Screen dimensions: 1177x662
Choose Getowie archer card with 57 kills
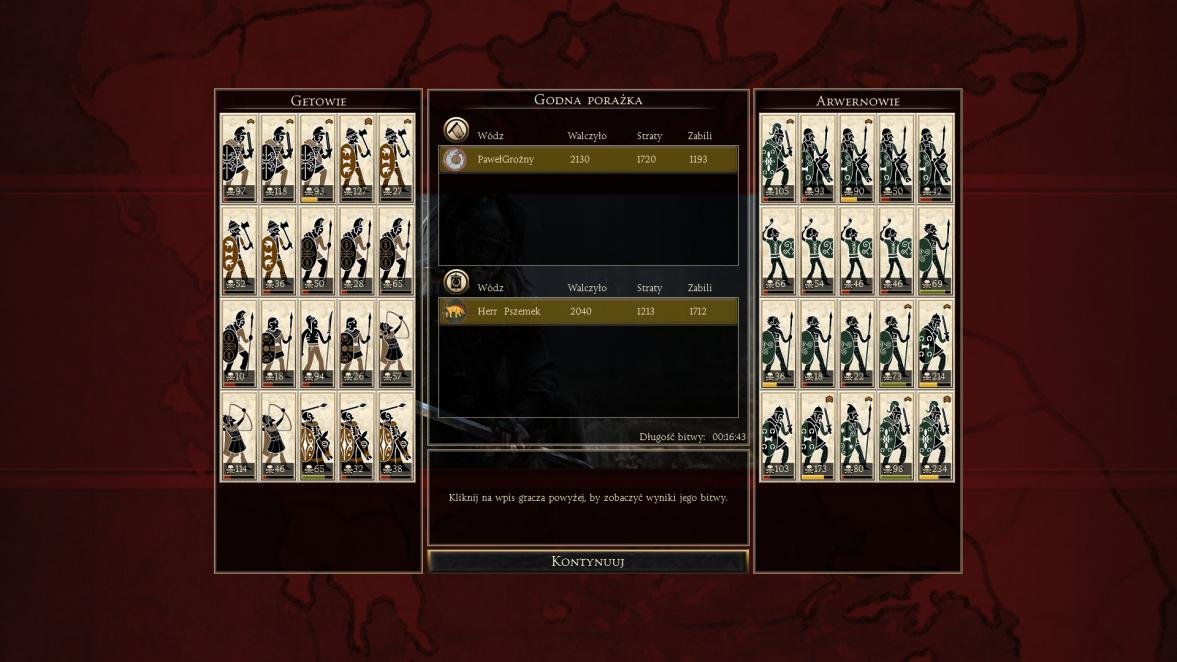tap(396, 344)
